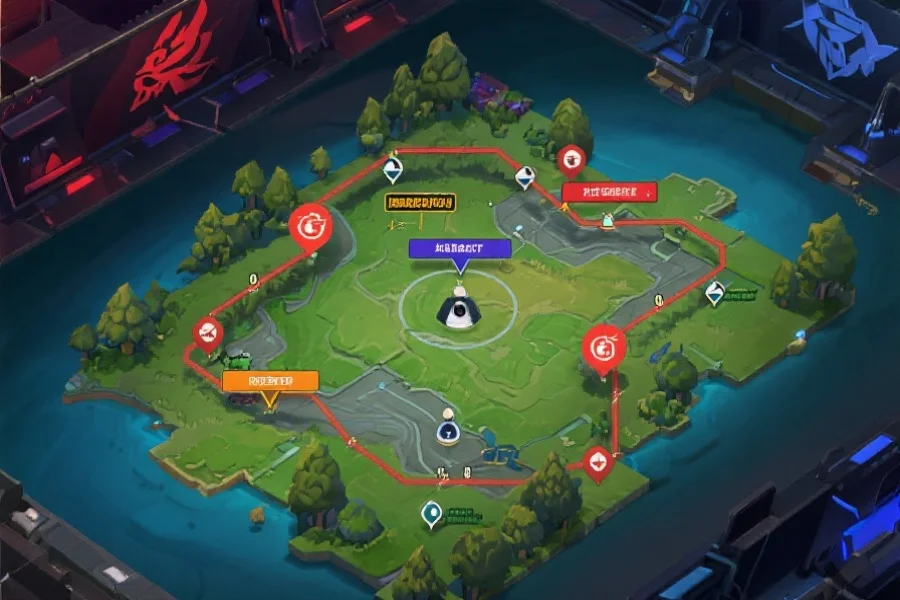Click the yellow-bordered label banner
The image size is (900, 600).
tap(420, 201)
